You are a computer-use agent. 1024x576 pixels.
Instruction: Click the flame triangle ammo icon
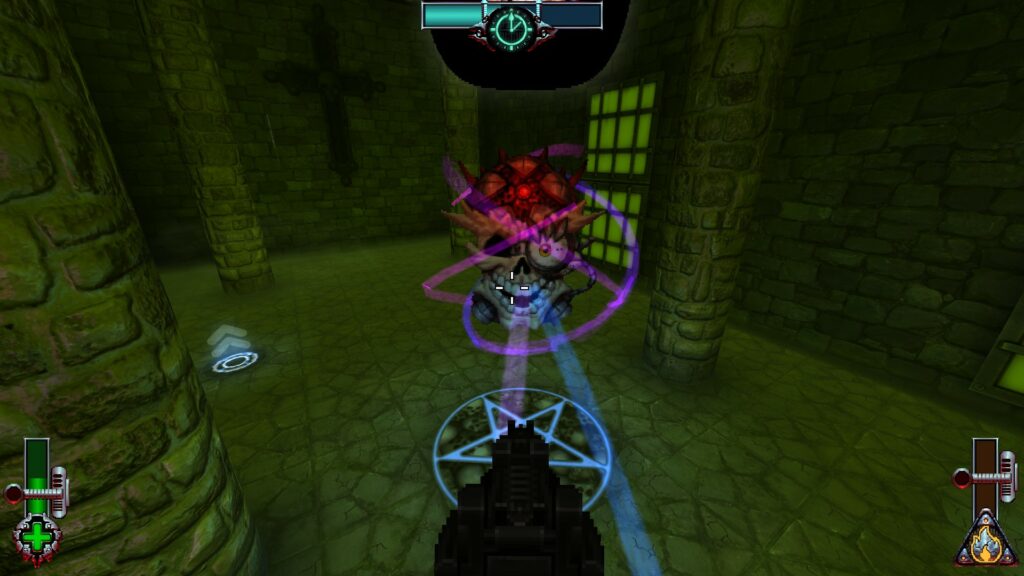pyautogui.click(x=986, y=541)
